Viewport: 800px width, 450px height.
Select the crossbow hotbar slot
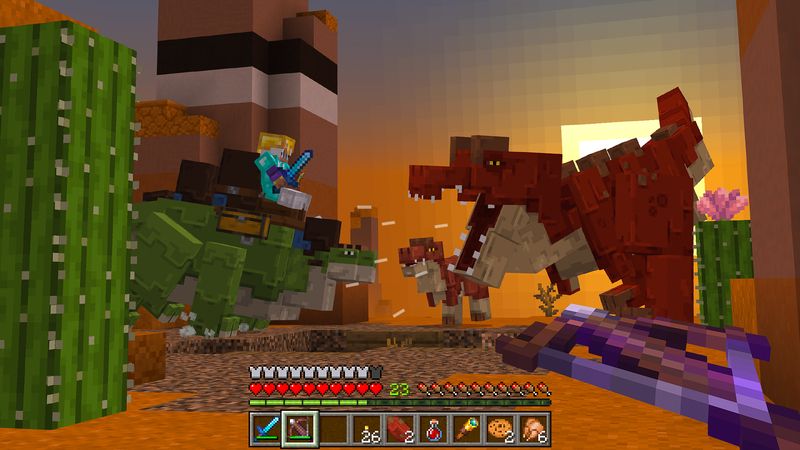[299, 428]
